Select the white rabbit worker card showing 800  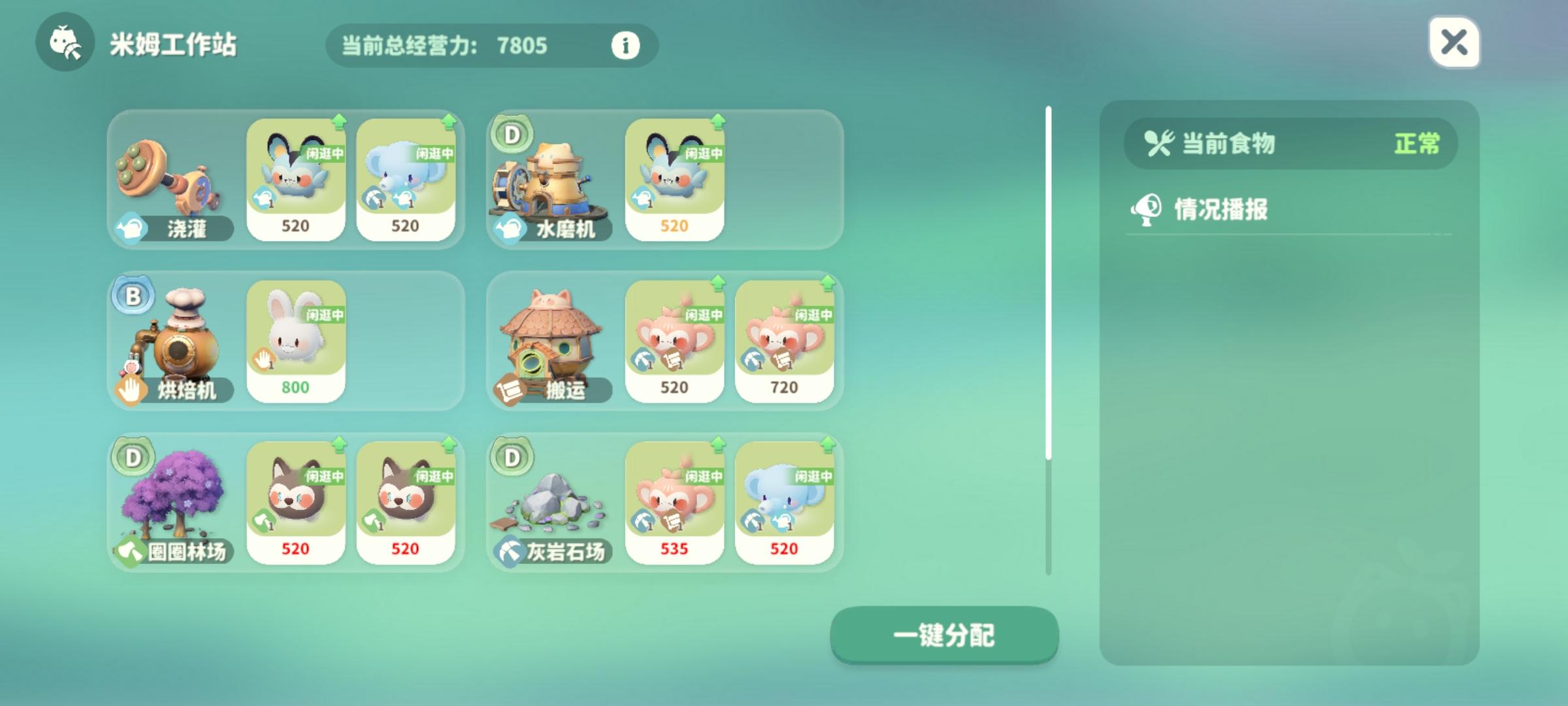pos(297,339)
